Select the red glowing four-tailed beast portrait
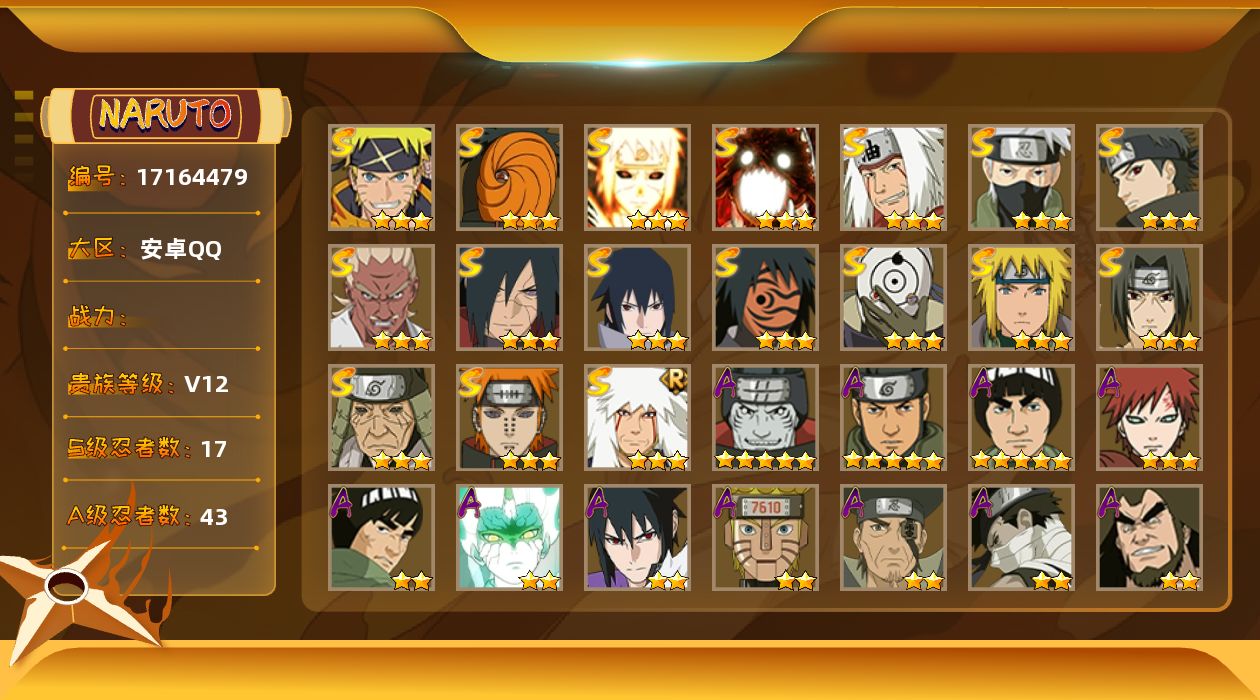The height and width of the screenshot is (700, 1260). click(x=765, y=177)
